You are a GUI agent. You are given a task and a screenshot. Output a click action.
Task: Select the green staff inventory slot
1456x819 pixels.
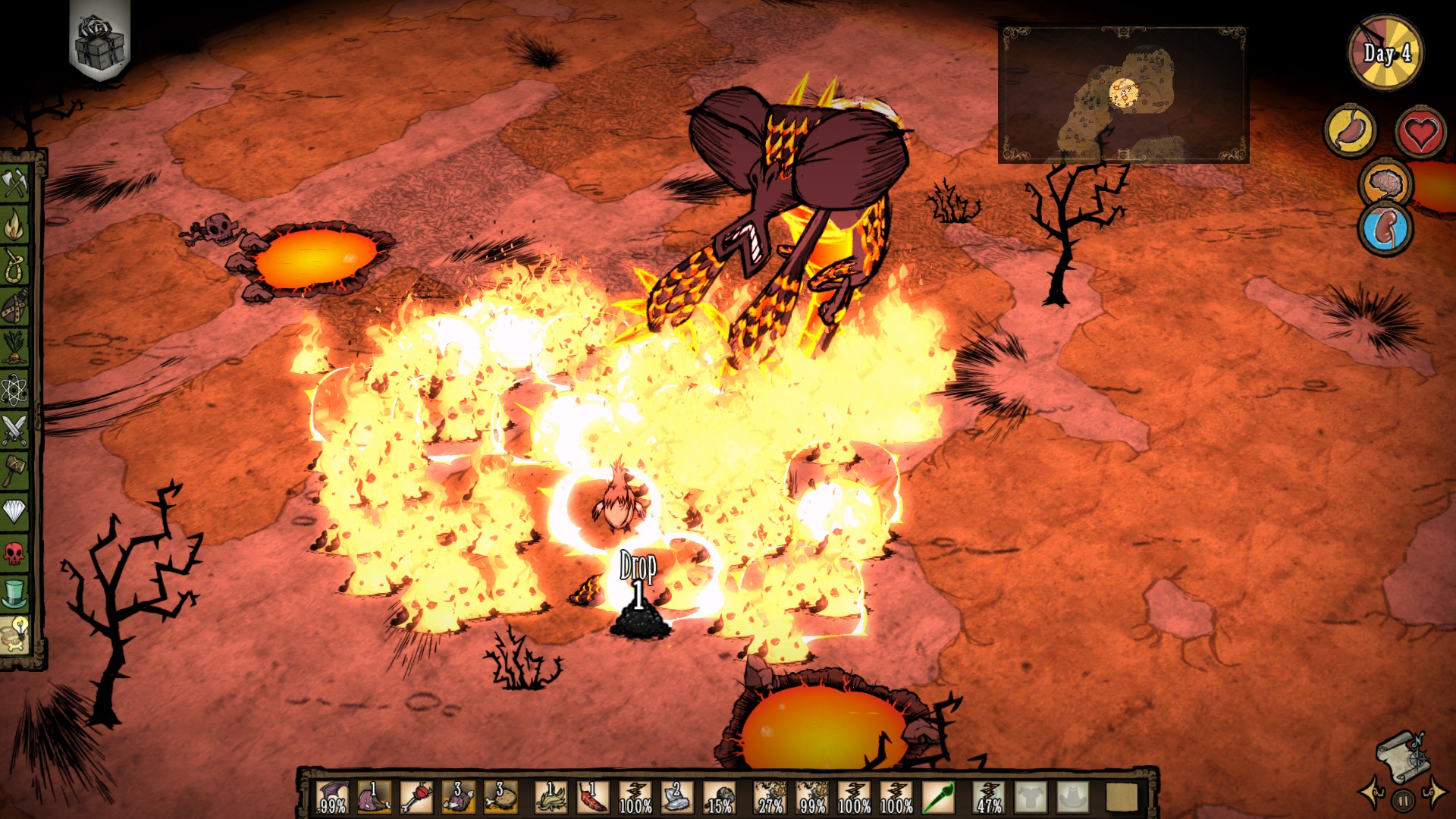point(937,798)
